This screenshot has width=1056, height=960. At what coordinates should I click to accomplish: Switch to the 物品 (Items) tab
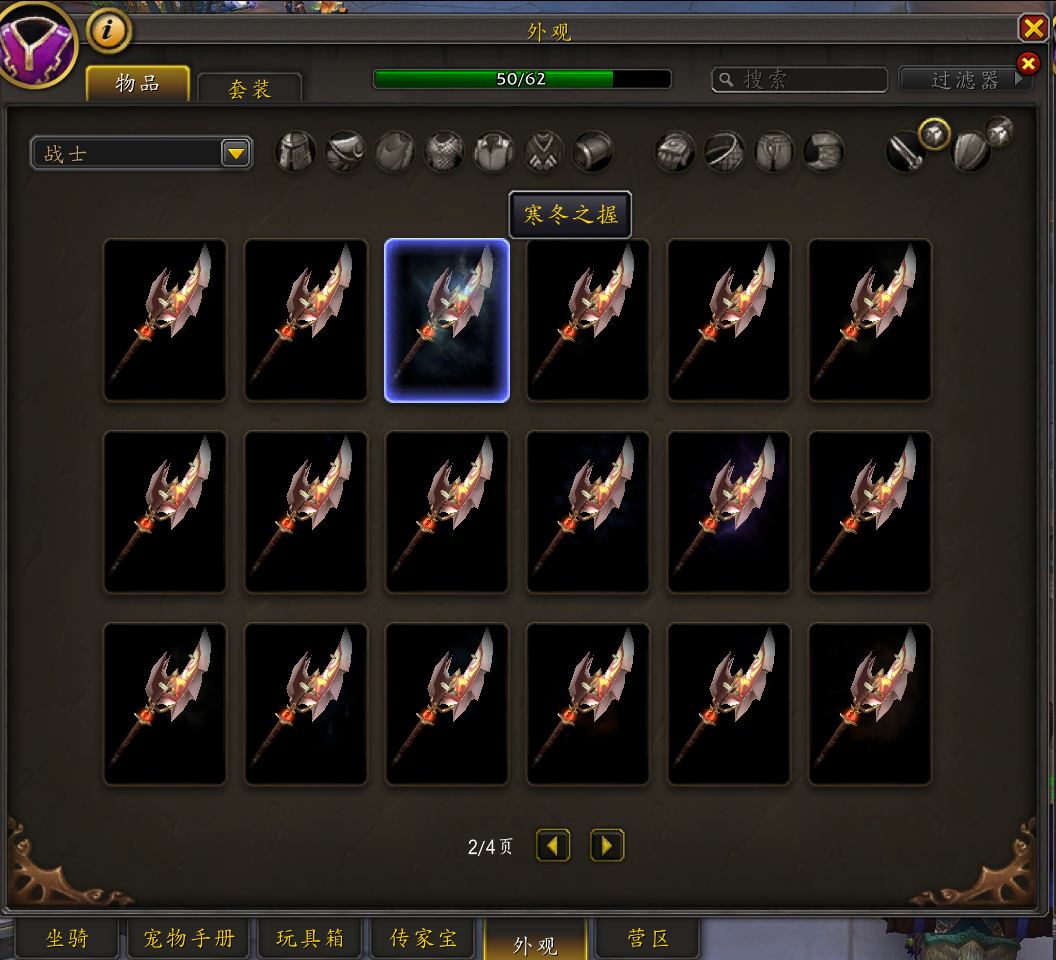tap(138, 84)
